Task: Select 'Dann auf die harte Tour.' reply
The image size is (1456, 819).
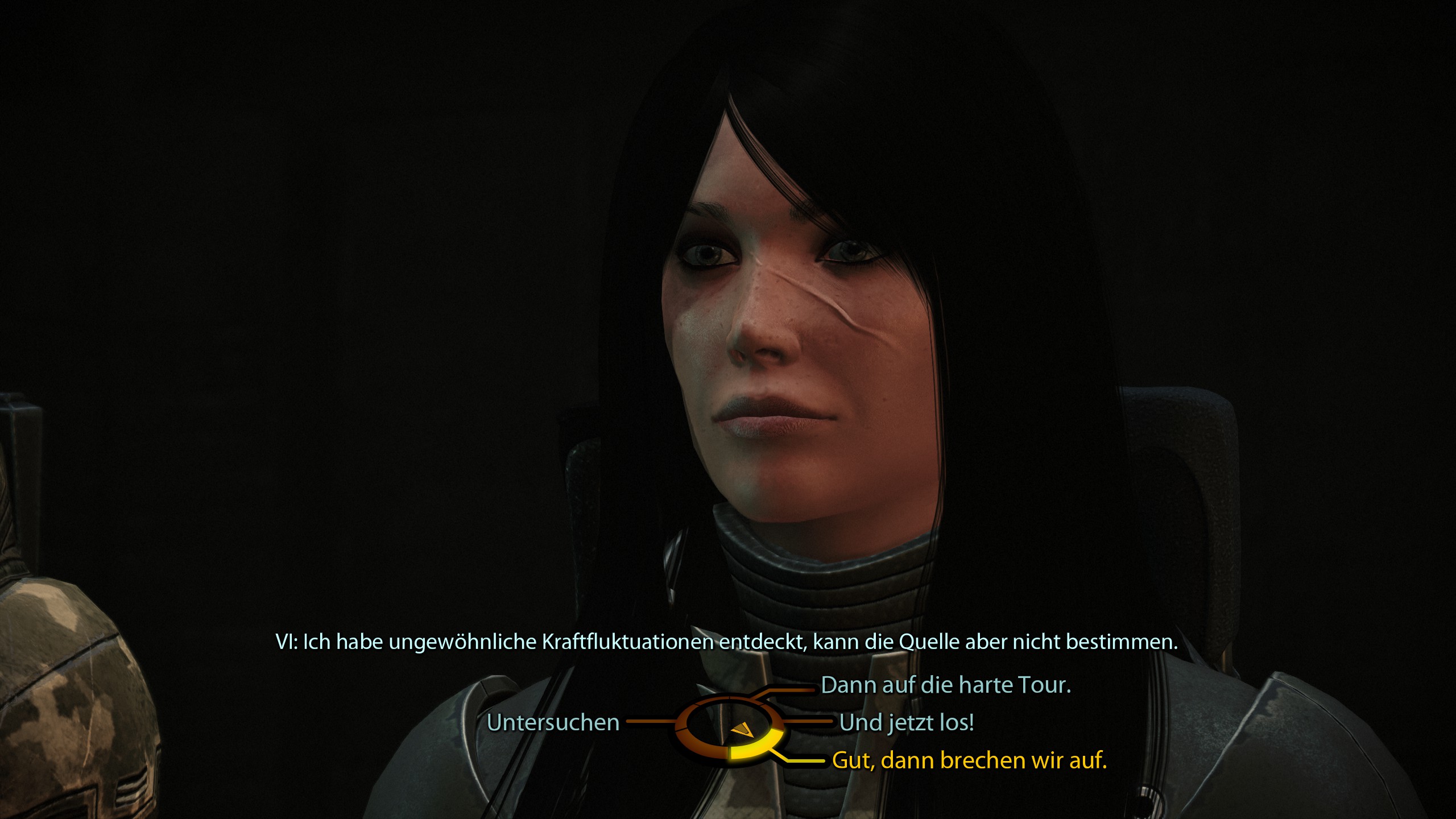Action: 946,685
